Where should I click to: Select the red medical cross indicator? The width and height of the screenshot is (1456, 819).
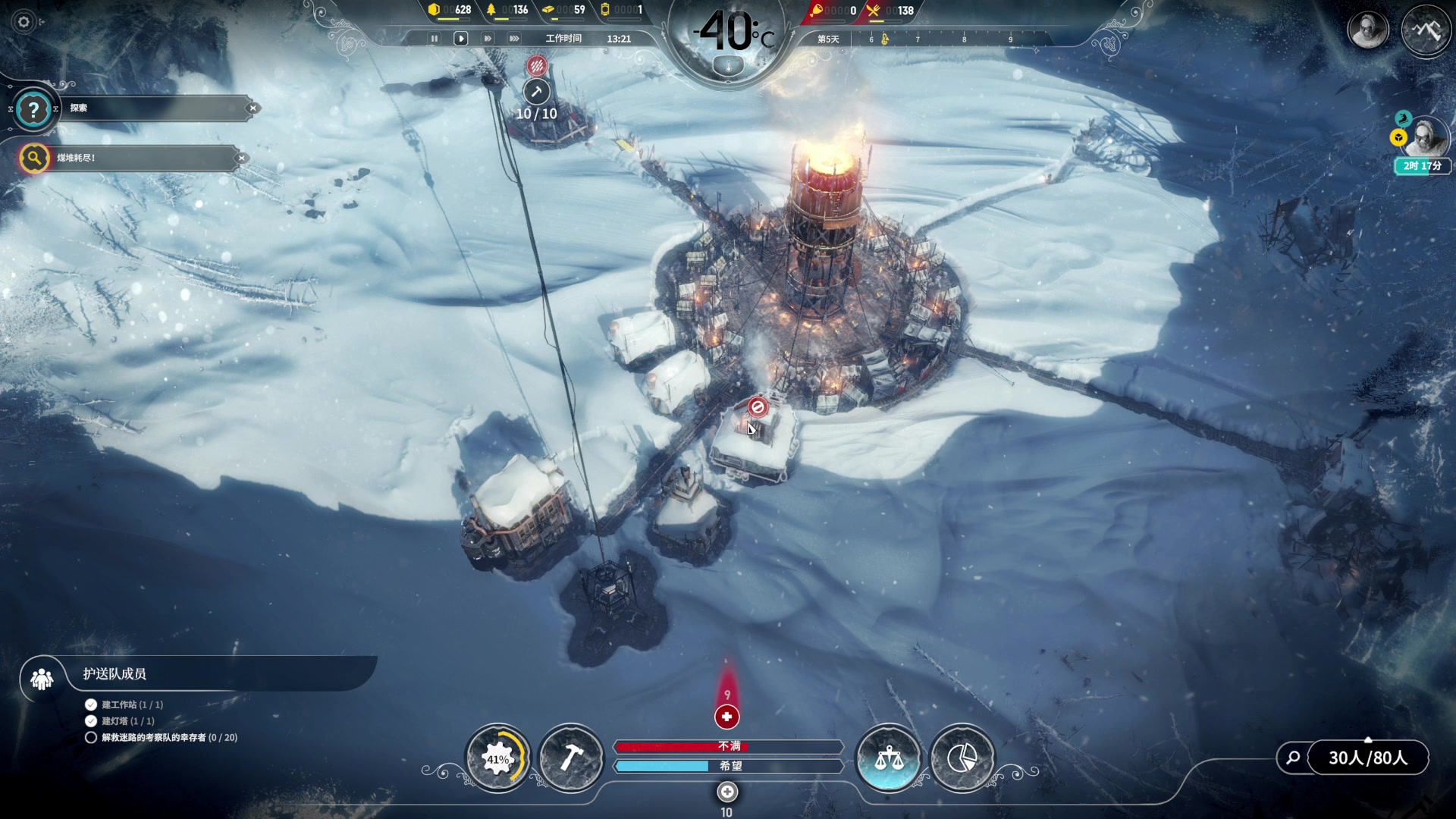click(x=726, y=717)
